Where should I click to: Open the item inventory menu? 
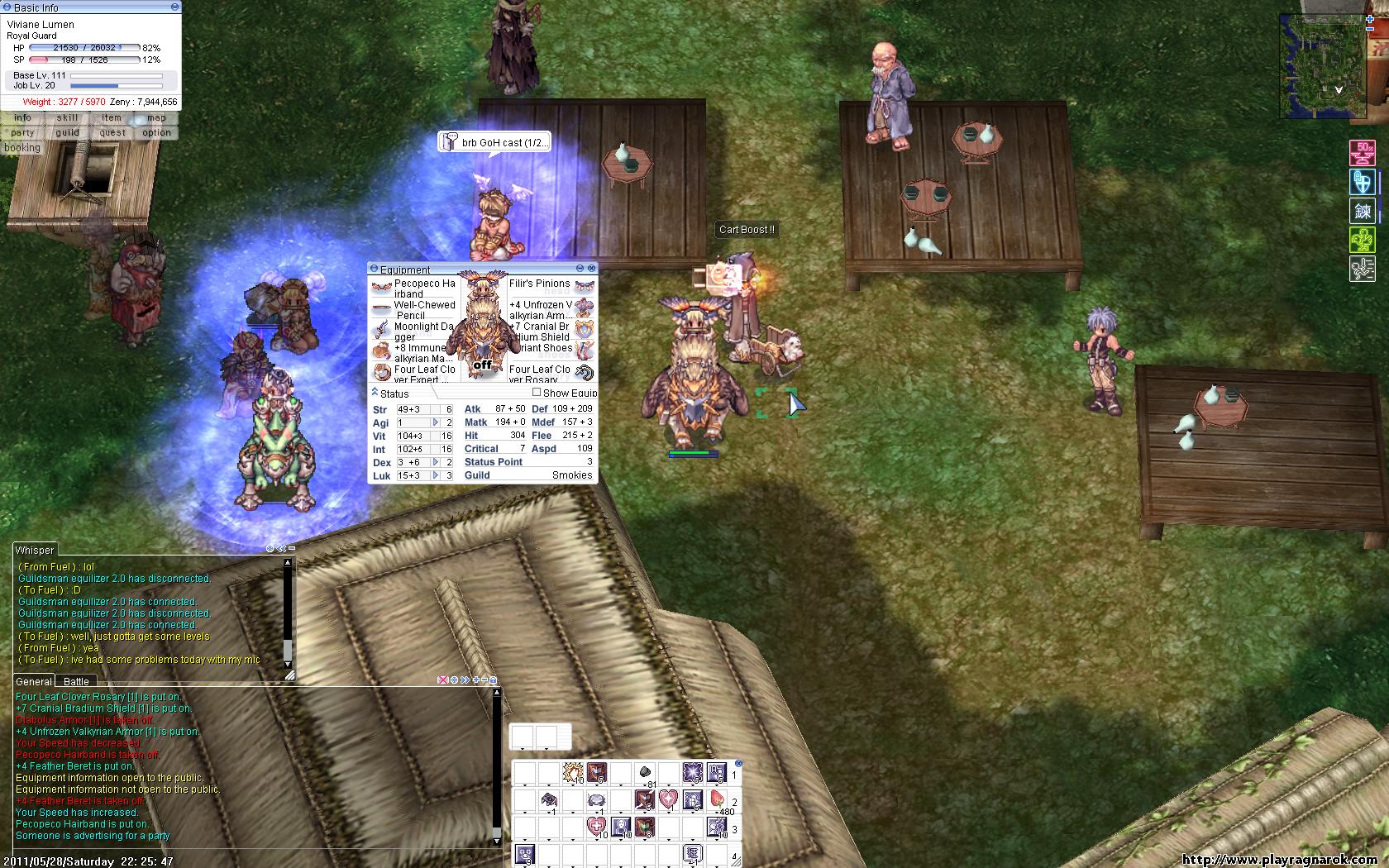[x=112, y=117]
